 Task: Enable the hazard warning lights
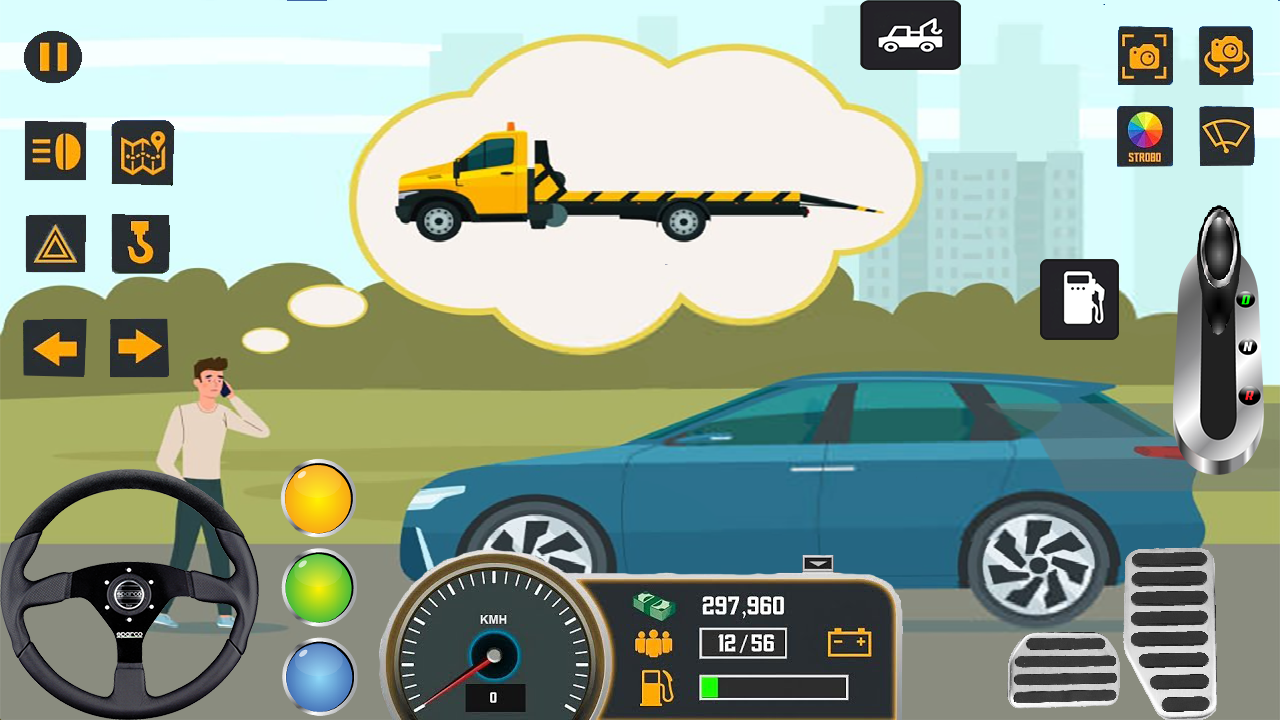tap(56, 243)
